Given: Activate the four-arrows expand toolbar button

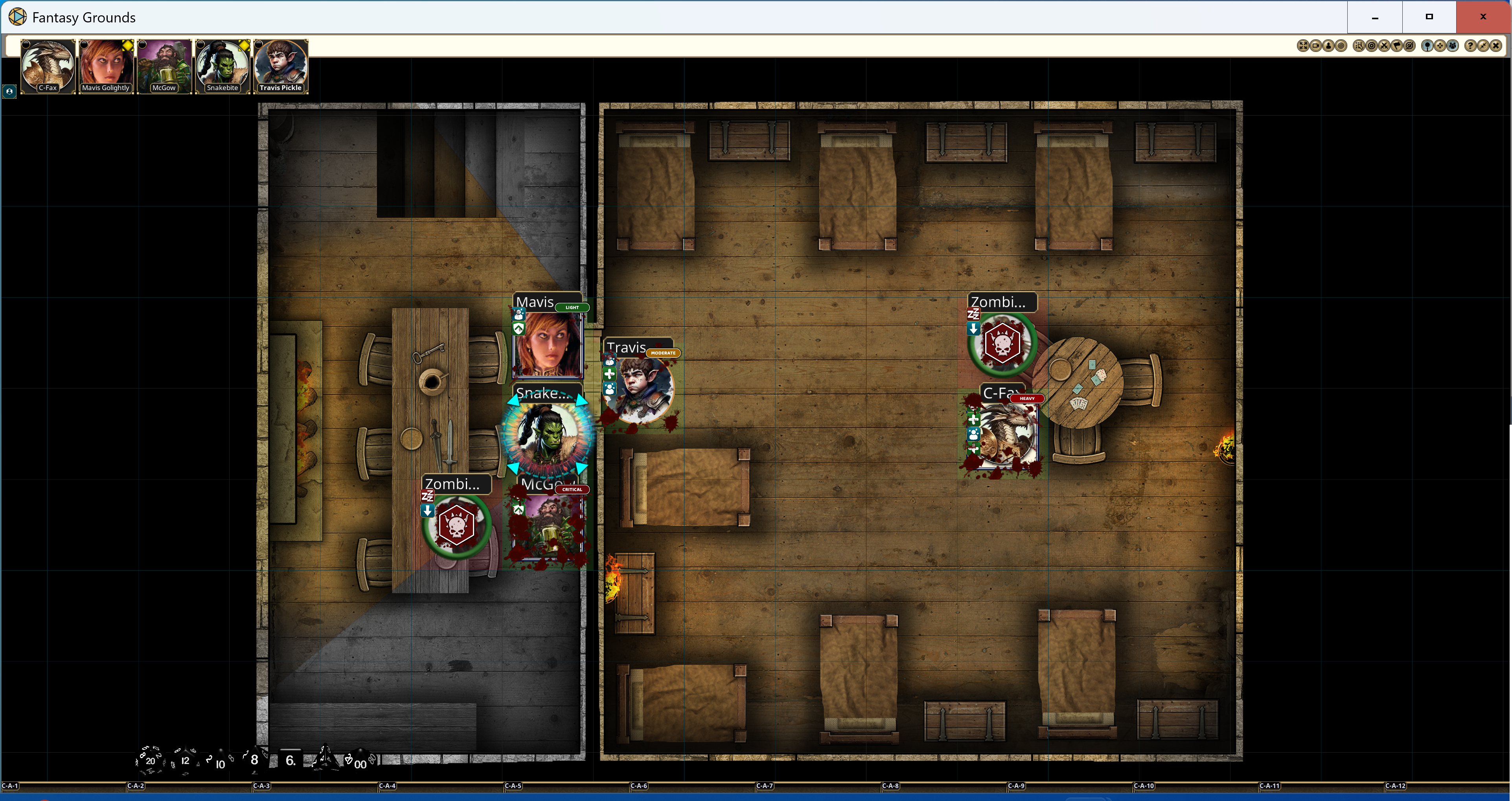Looking at the screenshot, I should pos(1304,46).
